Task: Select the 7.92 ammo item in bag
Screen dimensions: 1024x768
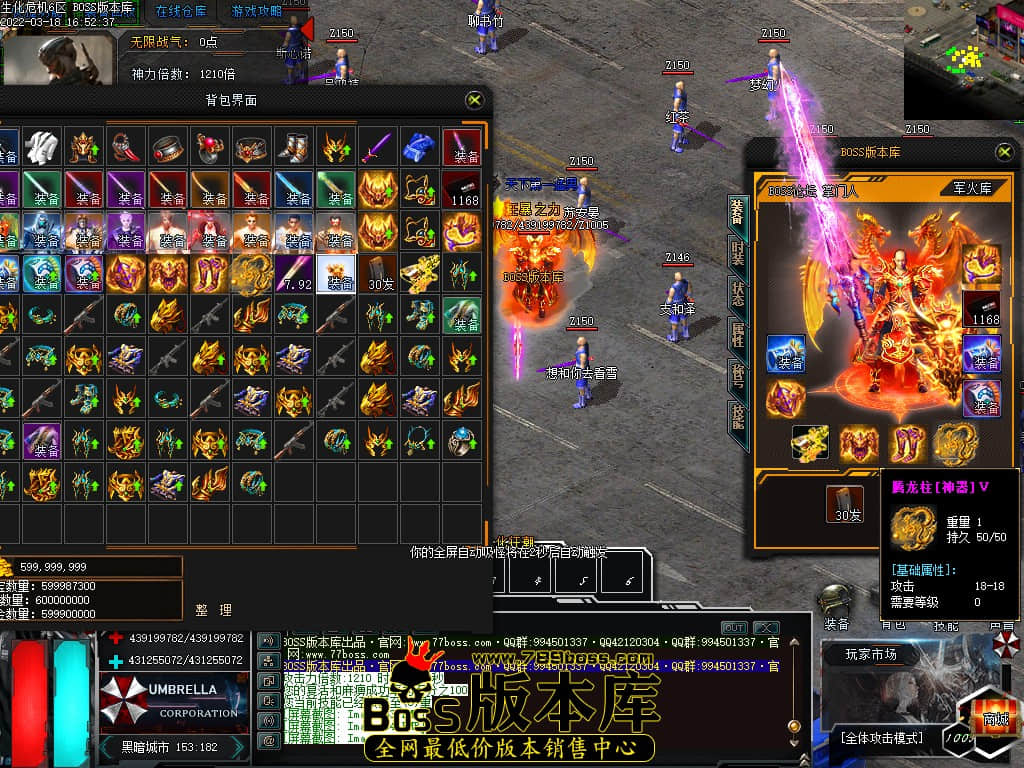Action: (296, 274)
